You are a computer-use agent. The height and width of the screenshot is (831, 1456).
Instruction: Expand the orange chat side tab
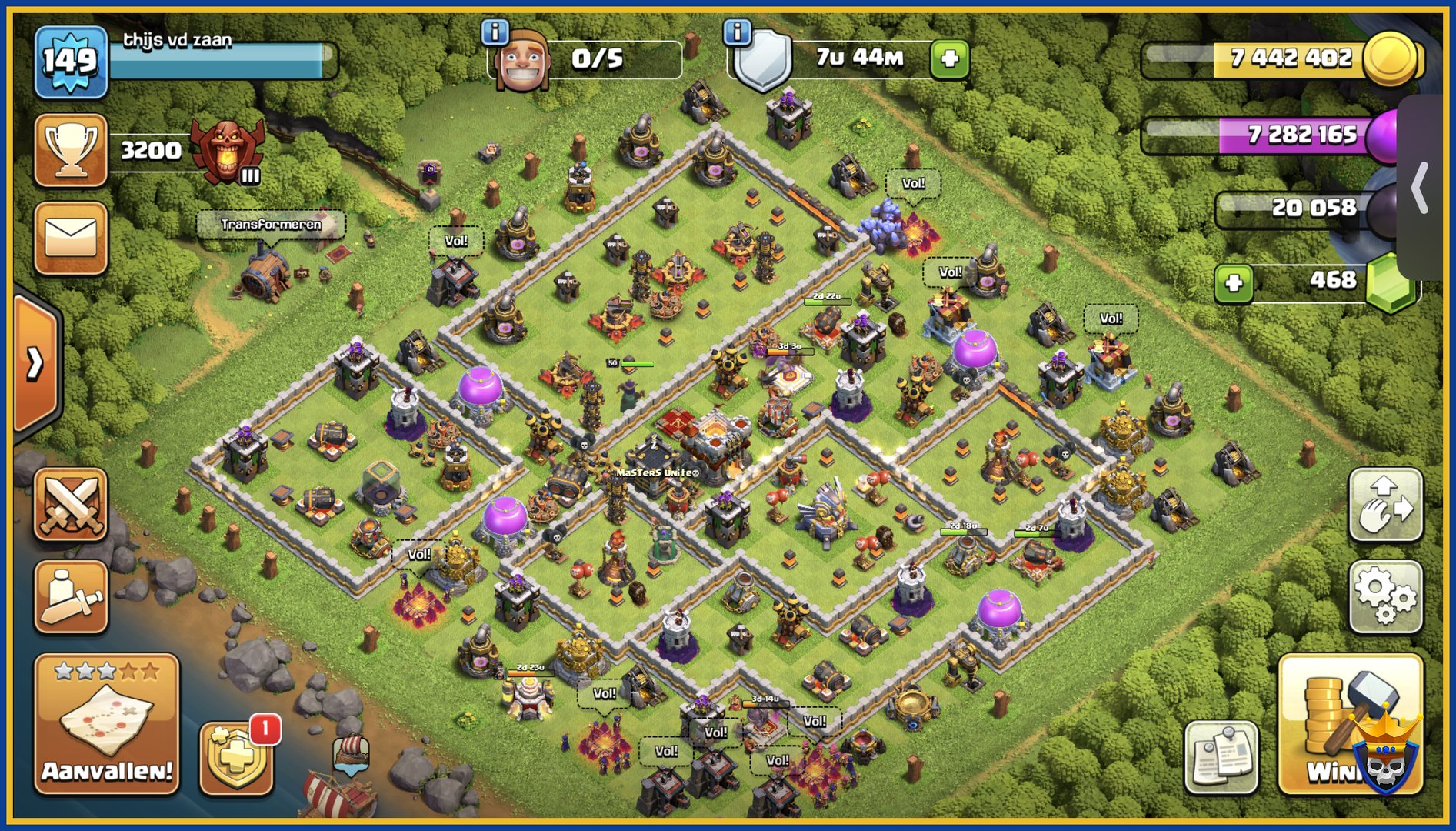click(x=35, y=363)
